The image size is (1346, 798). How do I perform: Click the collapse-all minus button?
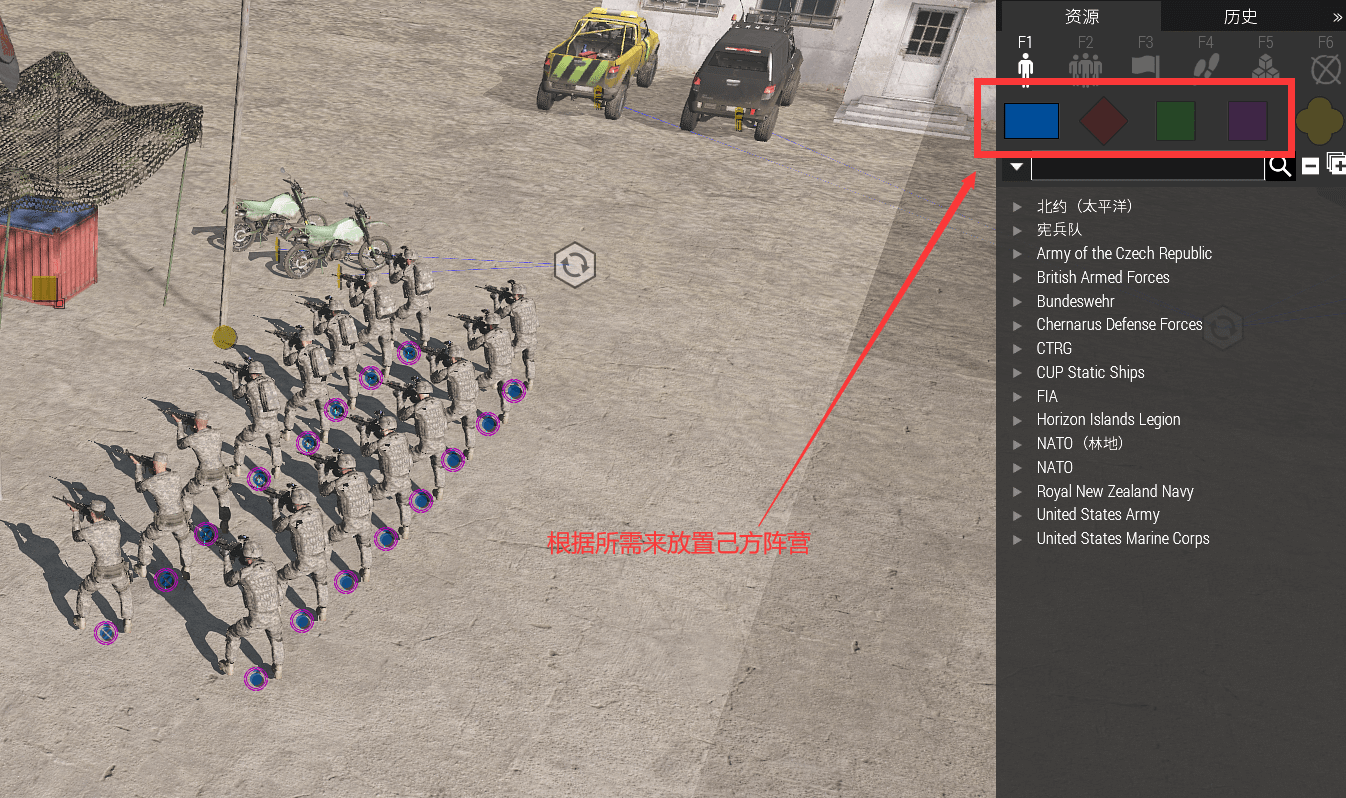click(x=1310, y=165)
